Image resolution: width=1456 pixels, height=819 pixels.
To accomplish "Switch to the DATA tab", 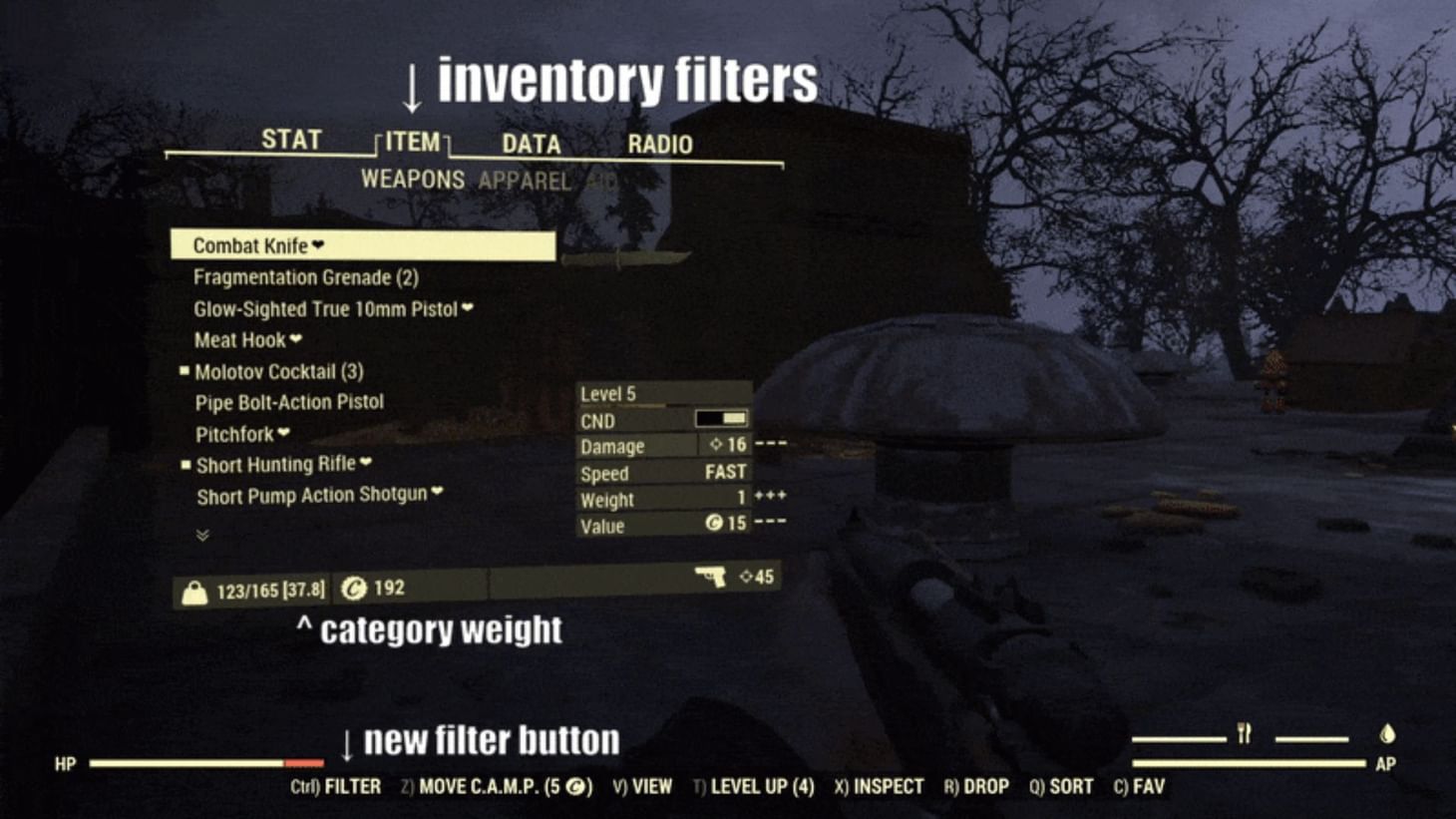I will [x=530, y=145].
